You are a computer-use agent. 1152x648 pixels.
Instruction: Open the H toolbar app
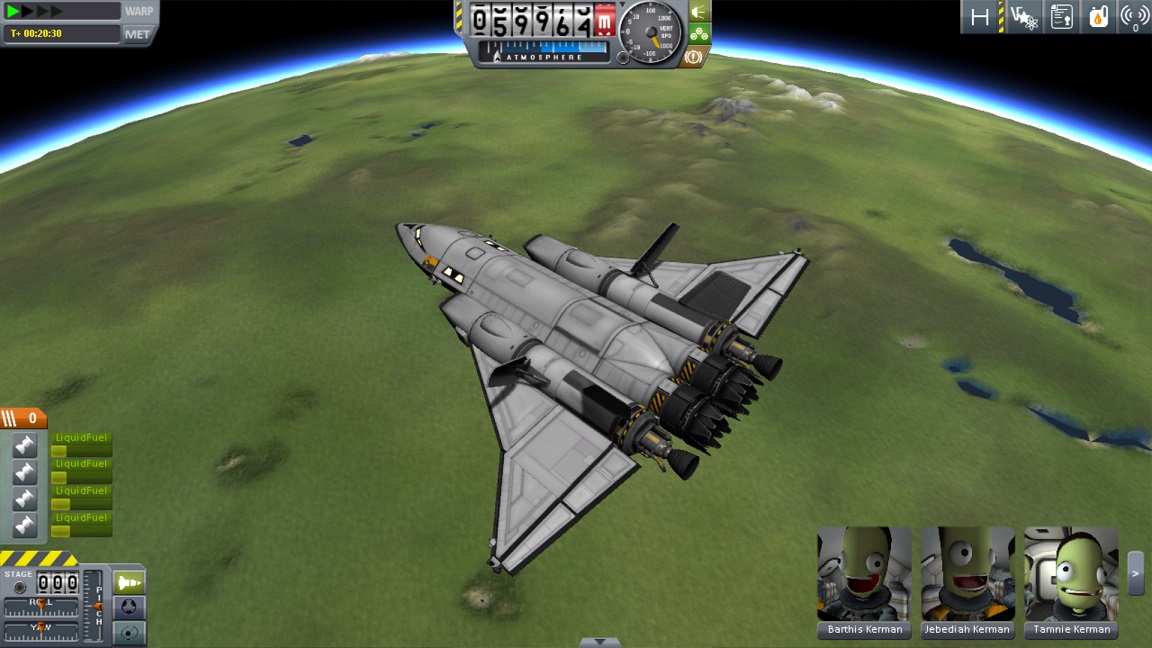(x=980, y=17)
